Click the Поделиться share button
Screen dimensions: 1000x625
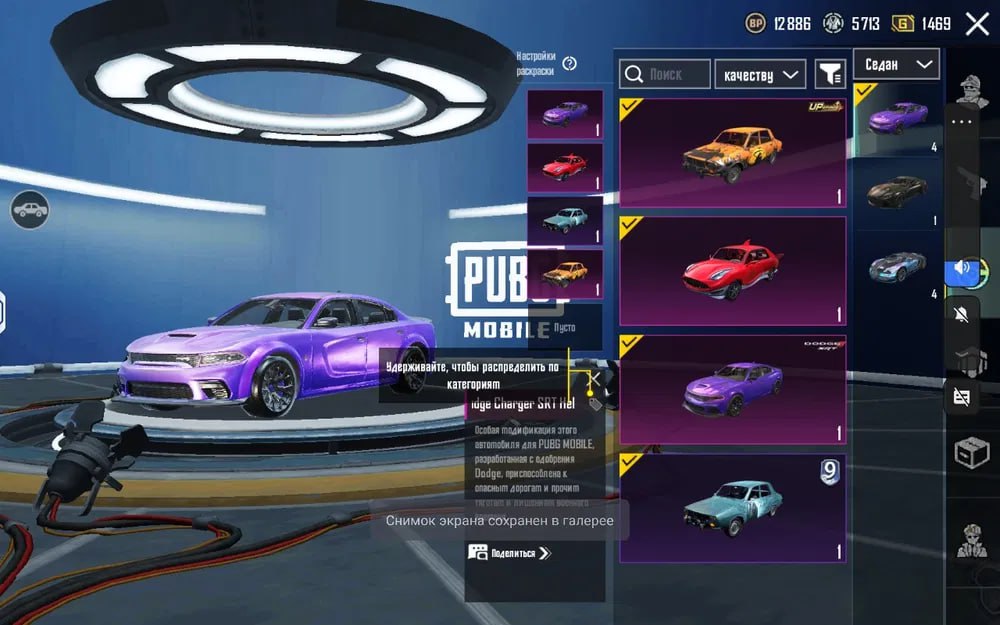pos(510,552)
